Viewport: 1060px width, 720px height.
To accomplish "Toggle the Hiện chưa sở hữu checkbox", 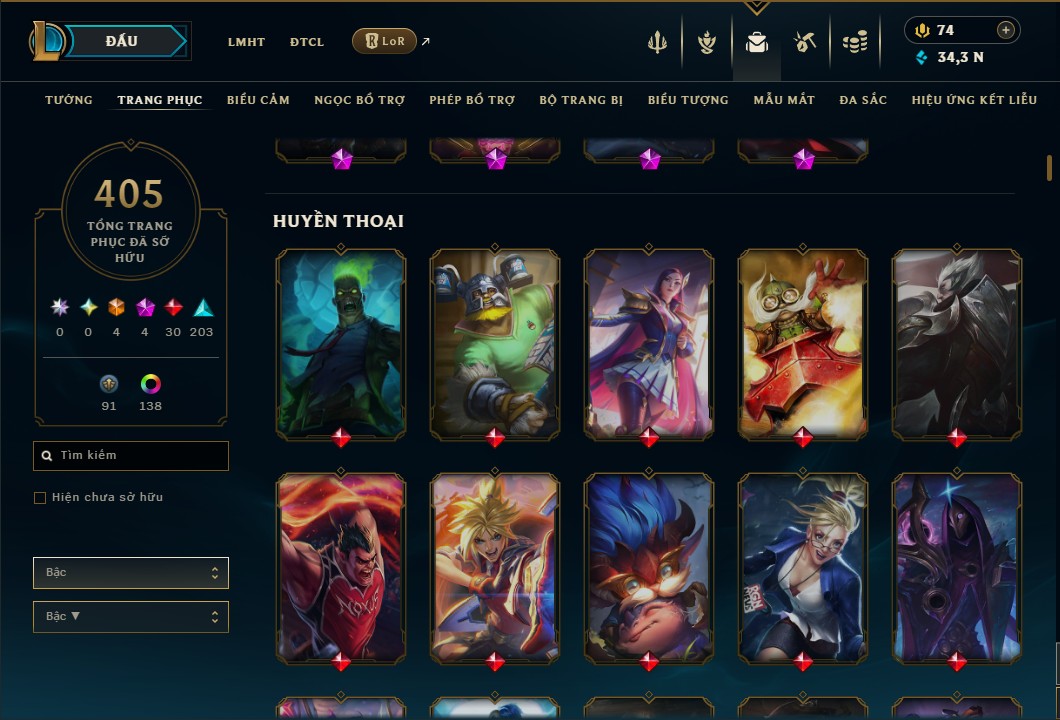I will (40, 498).
